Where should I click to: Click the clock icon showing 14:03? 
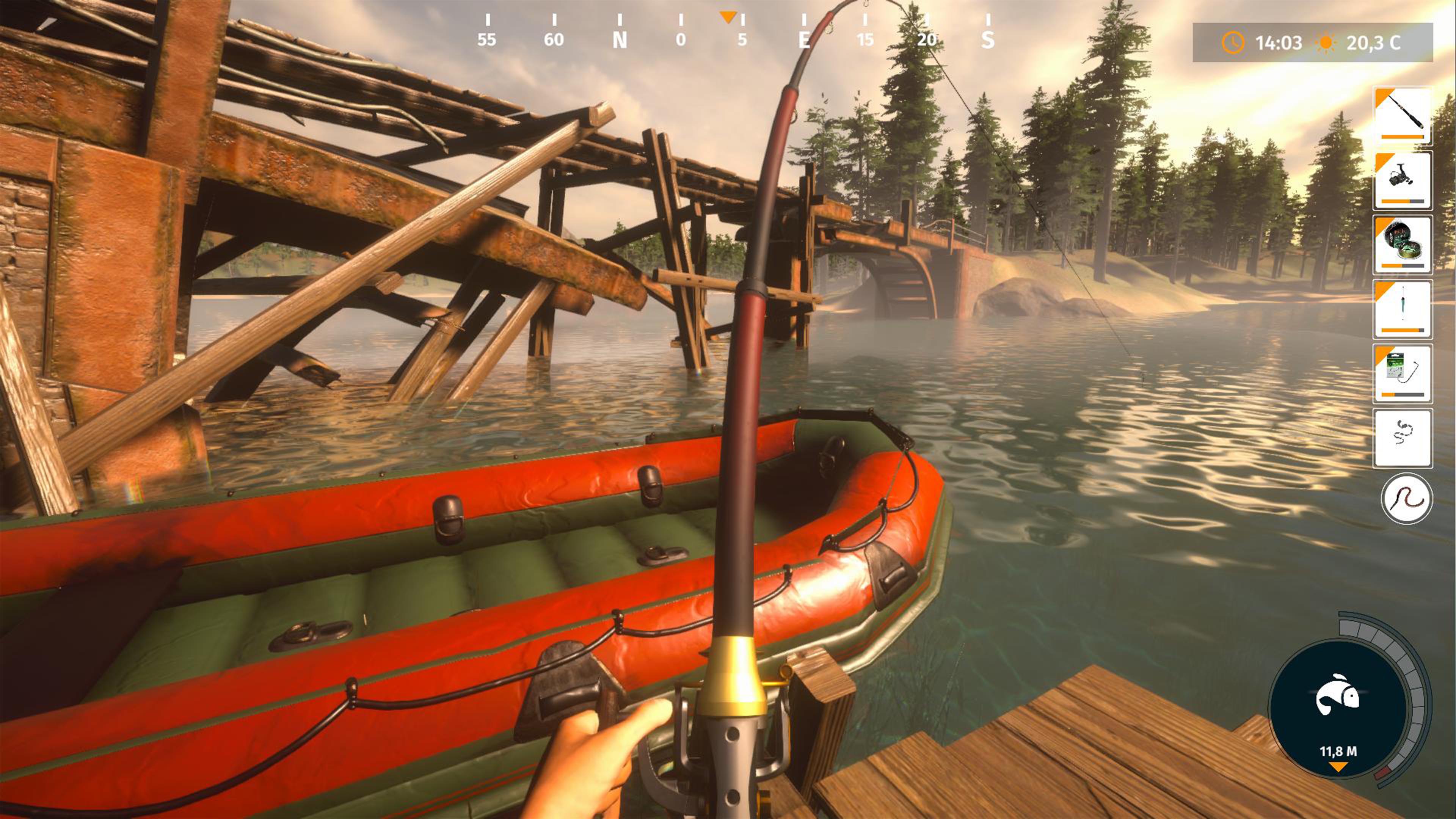(1233, 43)
